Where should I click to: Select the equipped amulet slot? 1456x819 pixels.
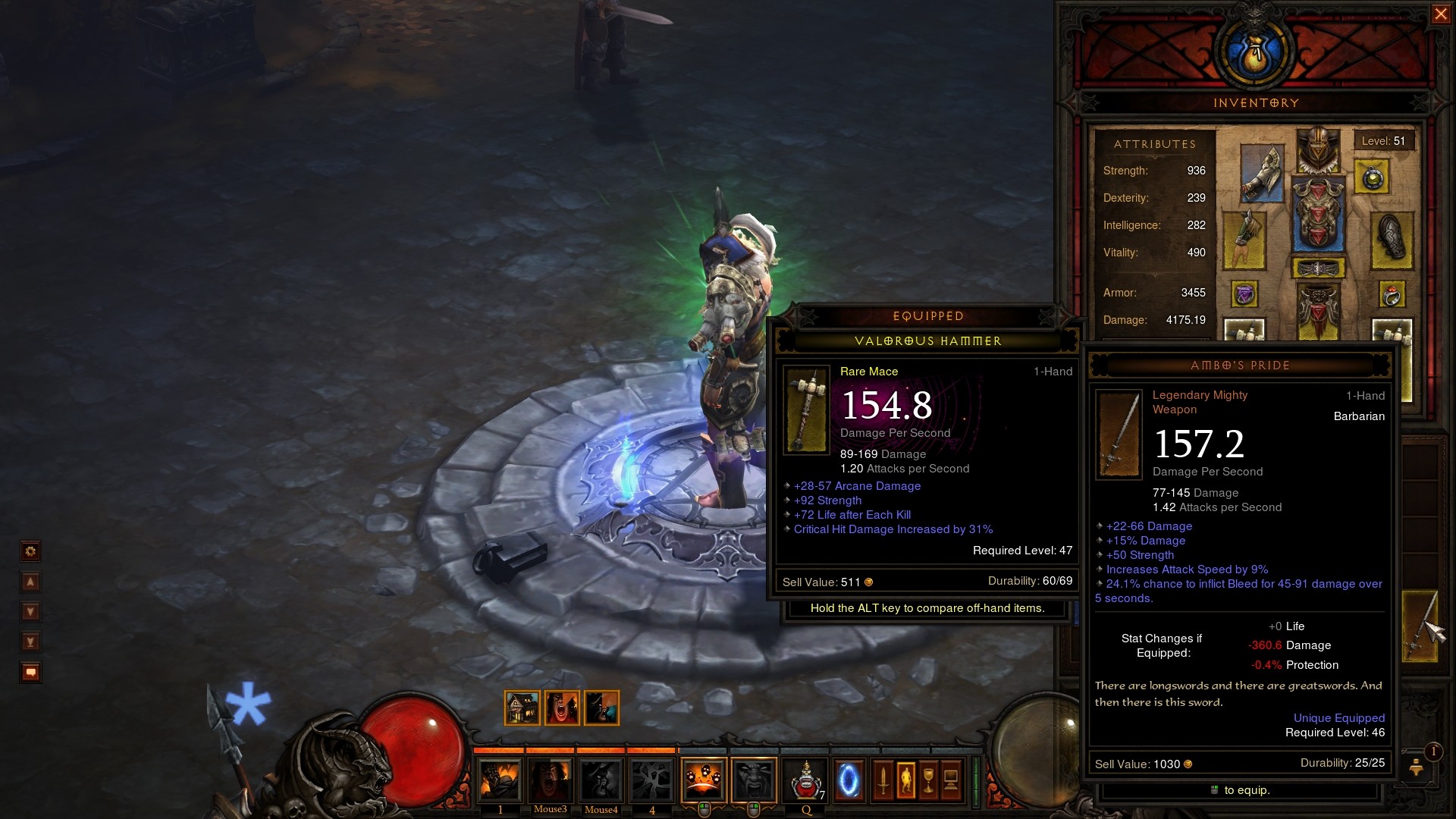point(1373,178)
